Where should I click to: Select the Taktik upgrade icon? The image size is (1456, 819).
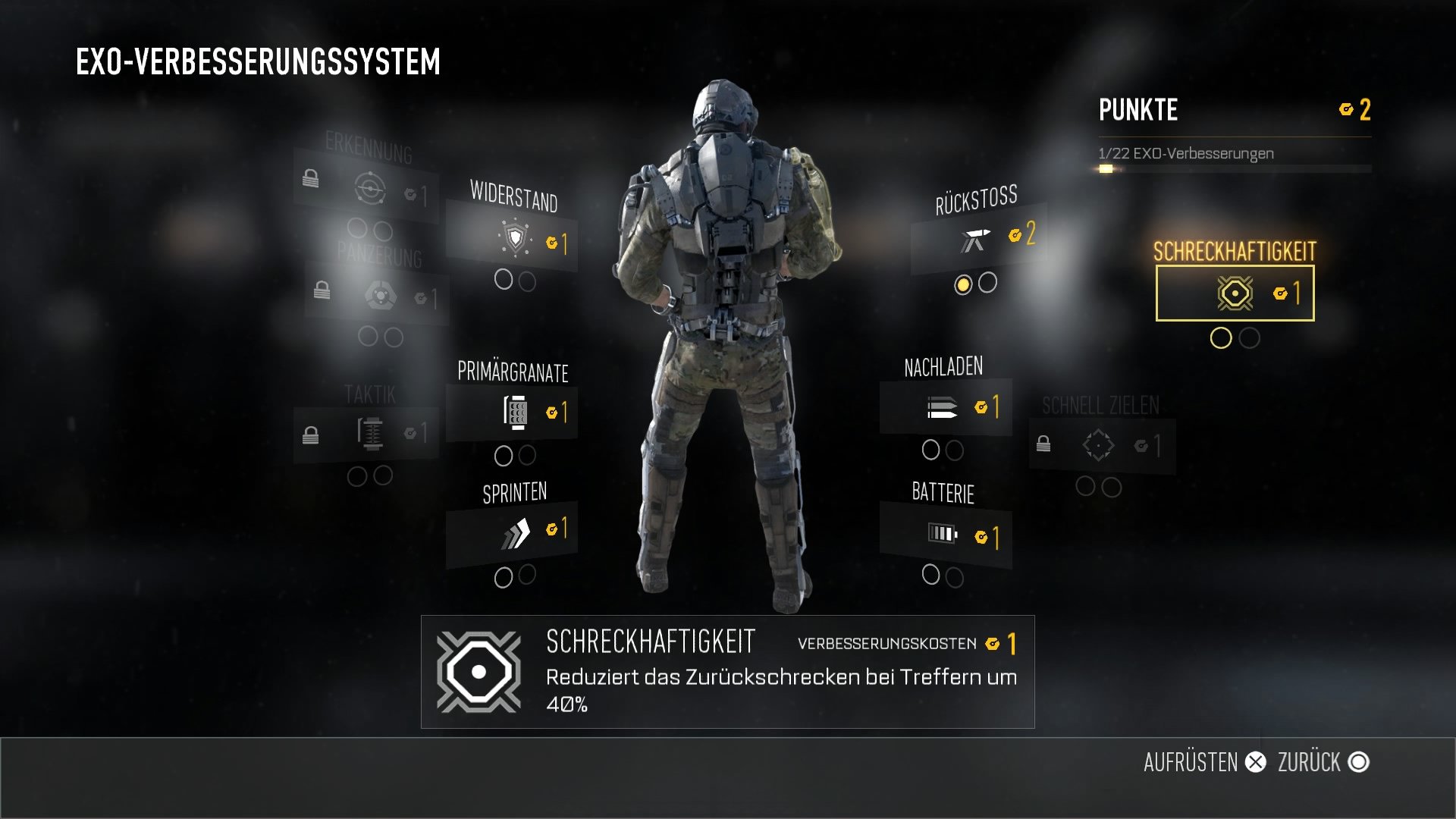(369, 430)
